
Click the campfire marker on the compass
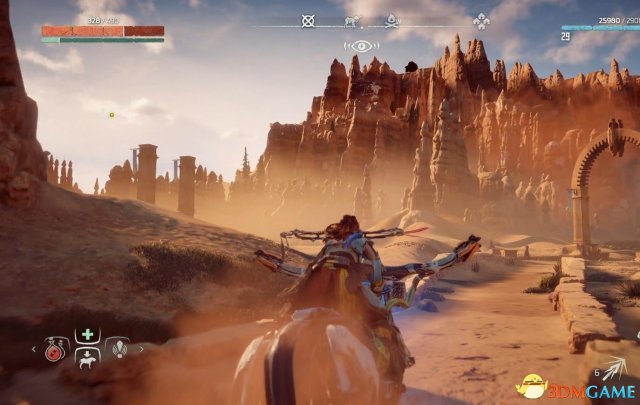pos(392,19)
